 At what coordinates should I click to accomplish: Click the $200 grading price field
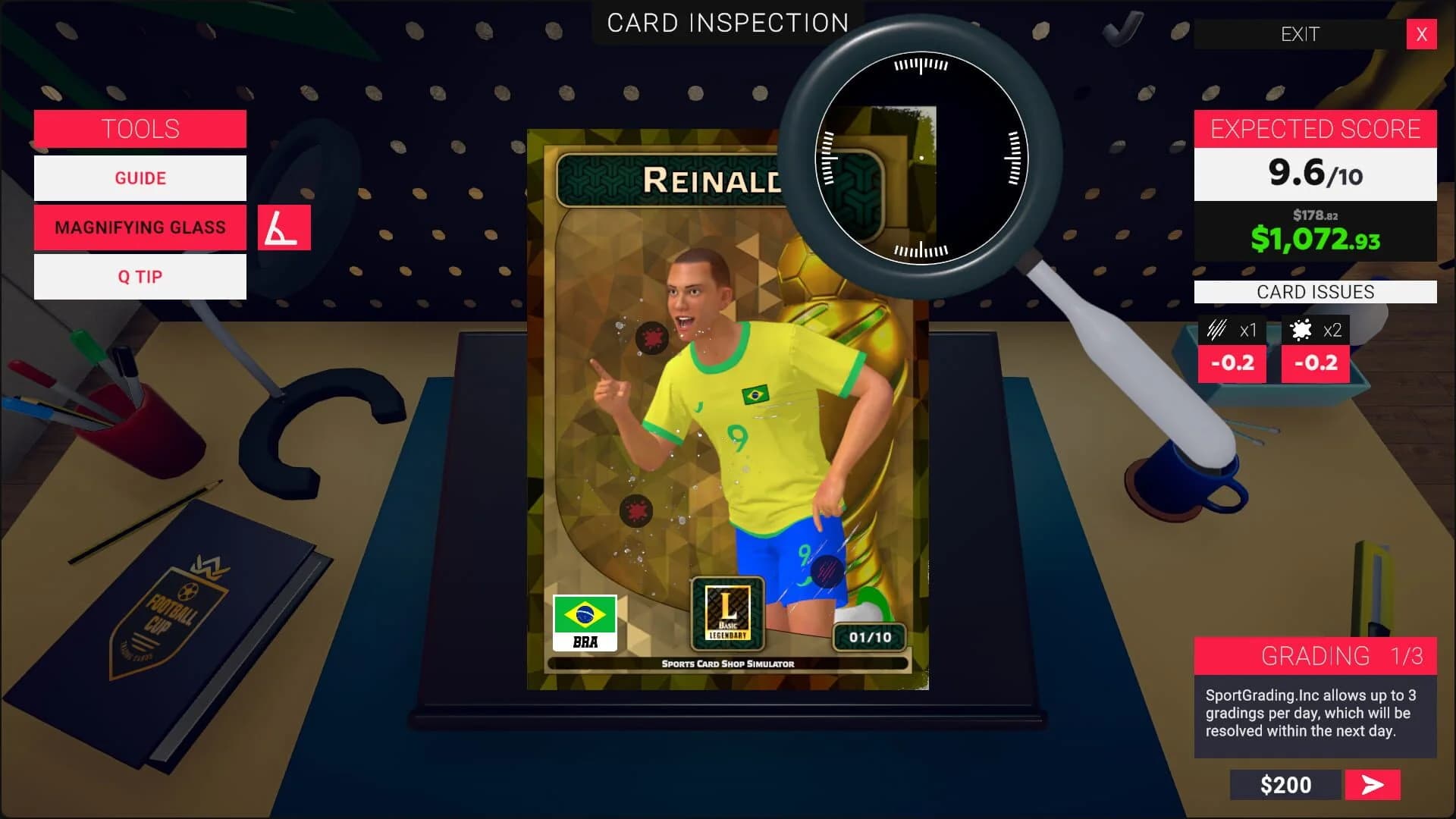click(1285, 785)
